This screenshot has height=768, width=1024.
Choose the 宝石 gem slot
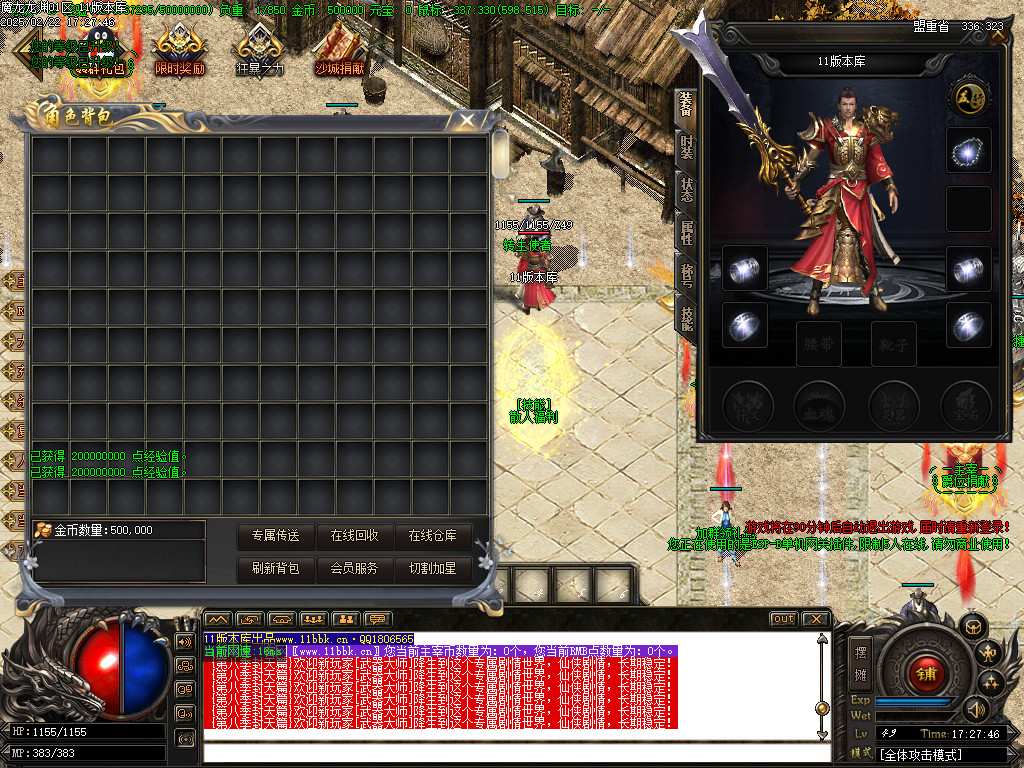pos(964,403)
